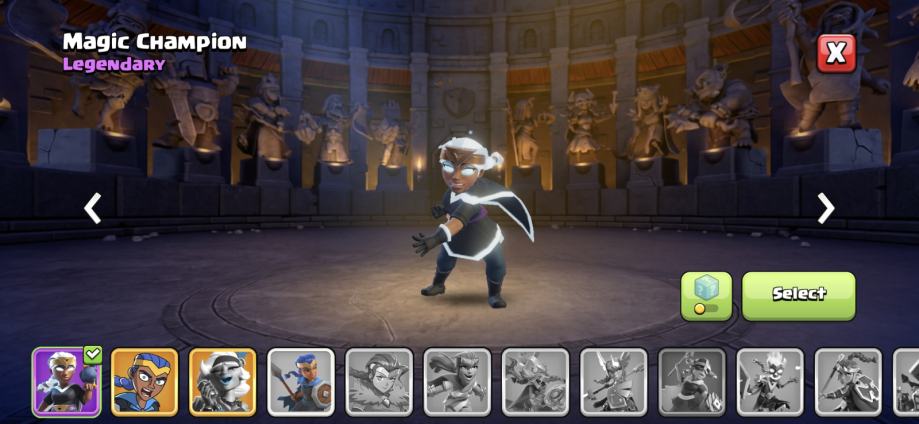The height and width of the screenshot is (424, 919).
Task: Toggle the random skin cube switch
Action: point(706,296)
